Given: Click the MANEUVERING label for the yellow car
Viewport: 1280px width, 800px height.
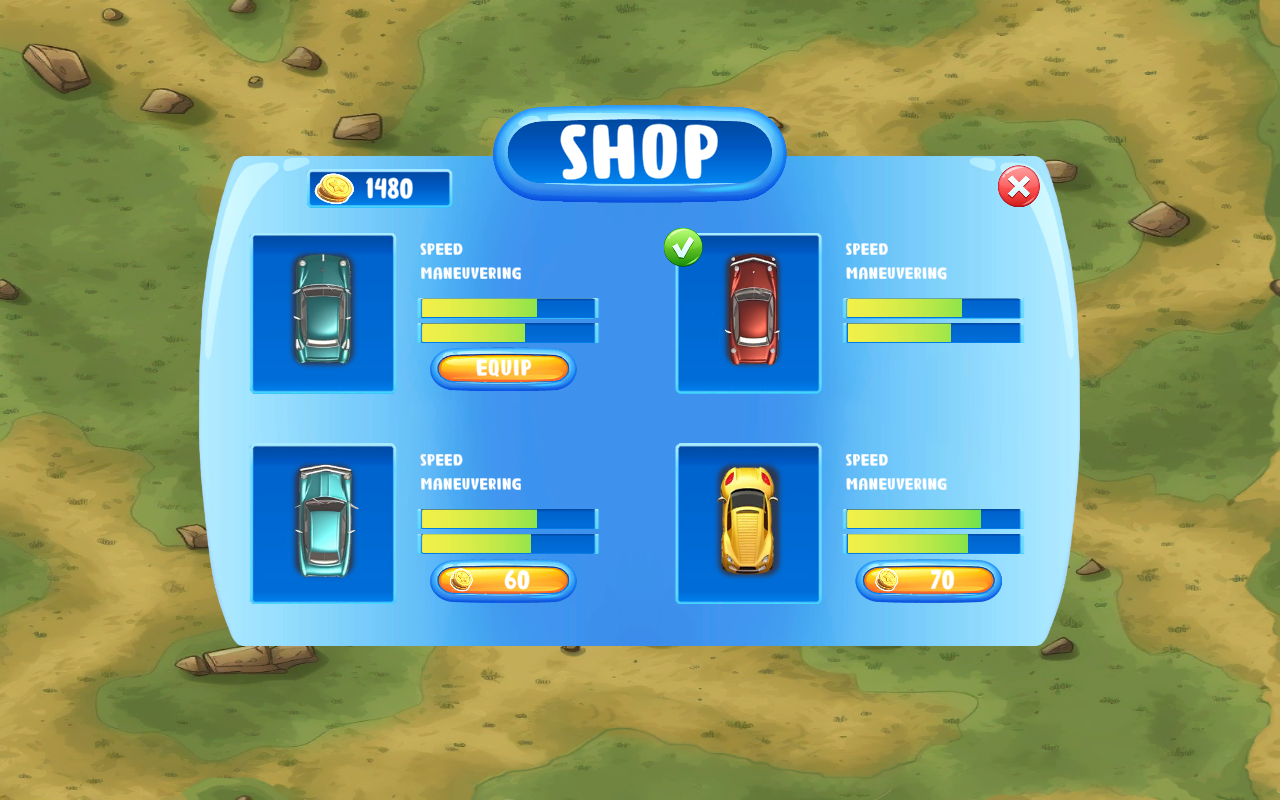Looking at the screenshot, I should pyautogui.click(x=898, y=484).
